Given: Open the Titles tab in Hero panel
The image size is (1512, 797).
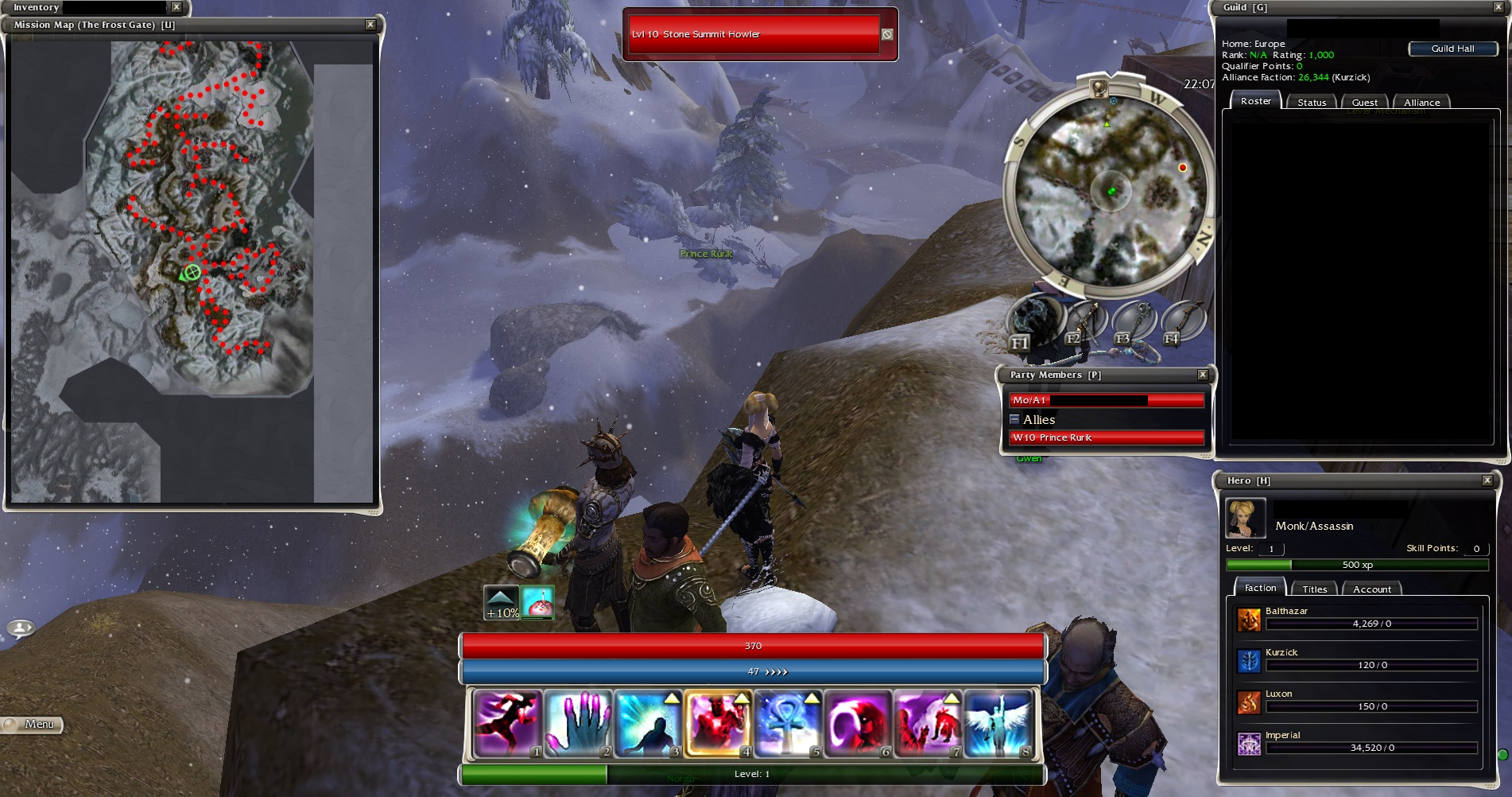Looking at the screenshot, I should pyautogui.click(x=1314, y=589).
